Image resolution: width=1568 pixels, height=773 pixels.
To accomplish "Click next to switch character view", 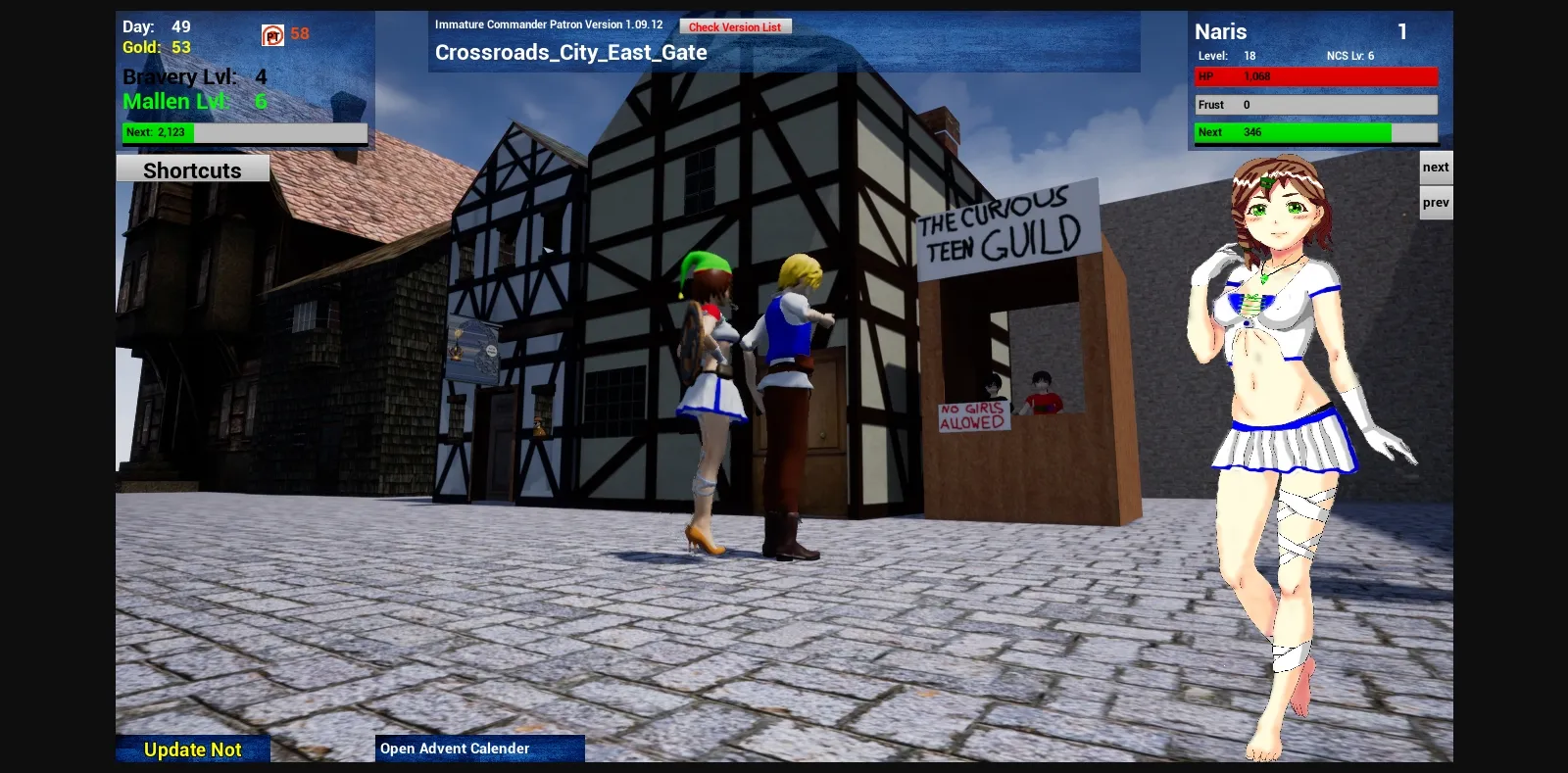I will click(x=1435, y=167).
